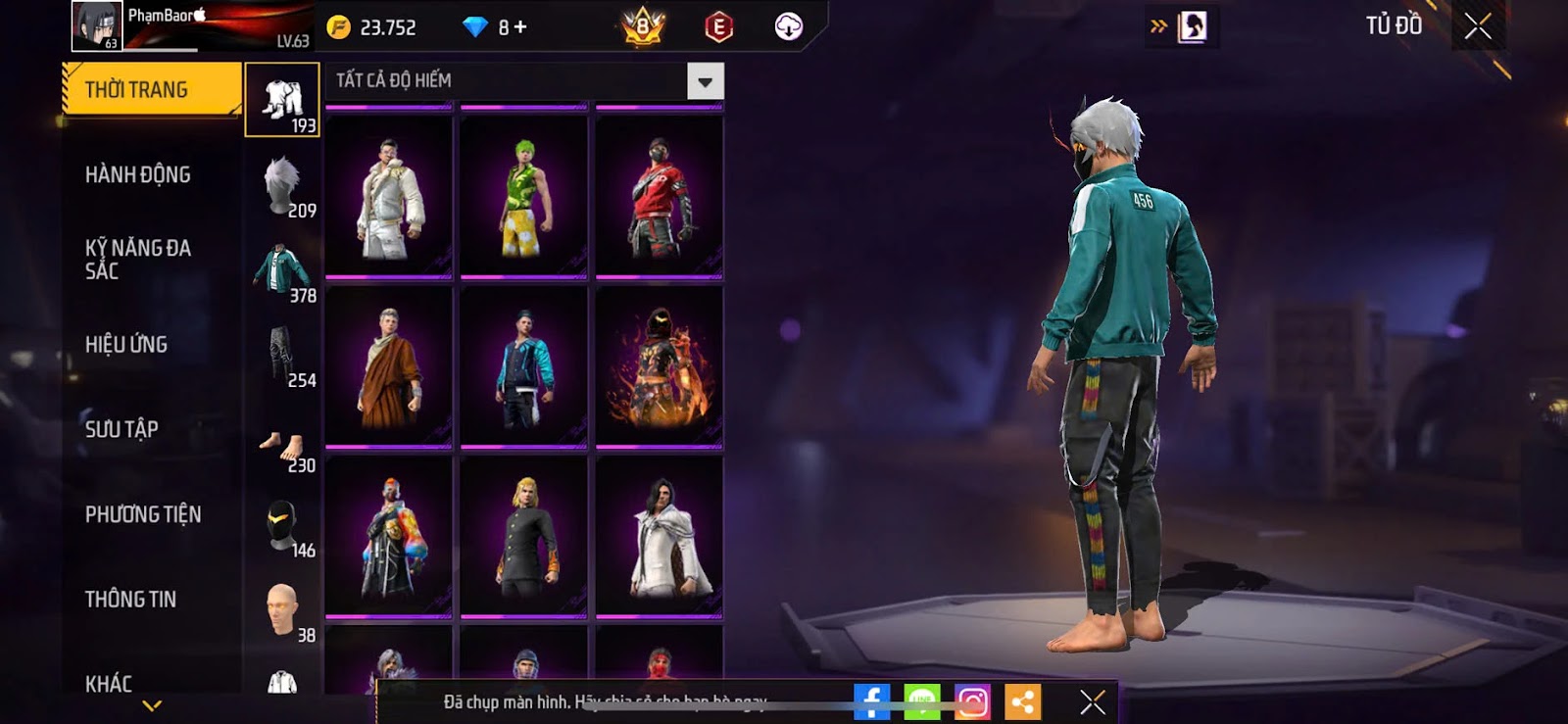1568x724 pixels.
Task: Select the green-haired yellow outfit
Action: point(523,196)
